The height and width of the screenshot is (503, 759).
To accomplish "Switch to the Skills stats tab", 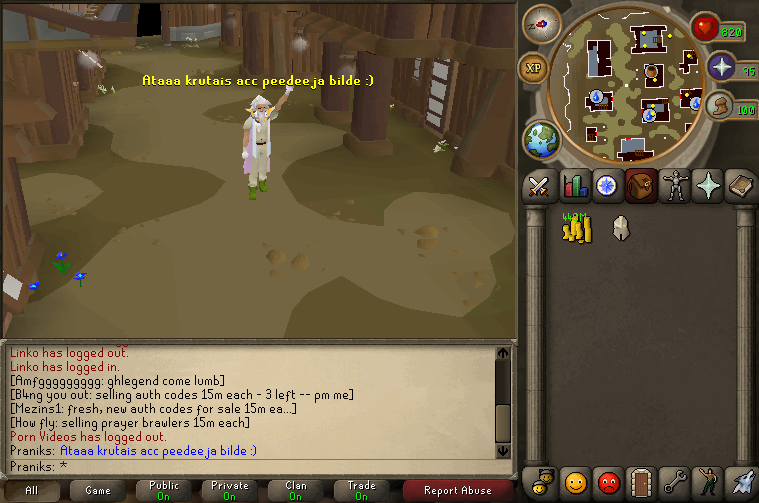I will 574,185.
